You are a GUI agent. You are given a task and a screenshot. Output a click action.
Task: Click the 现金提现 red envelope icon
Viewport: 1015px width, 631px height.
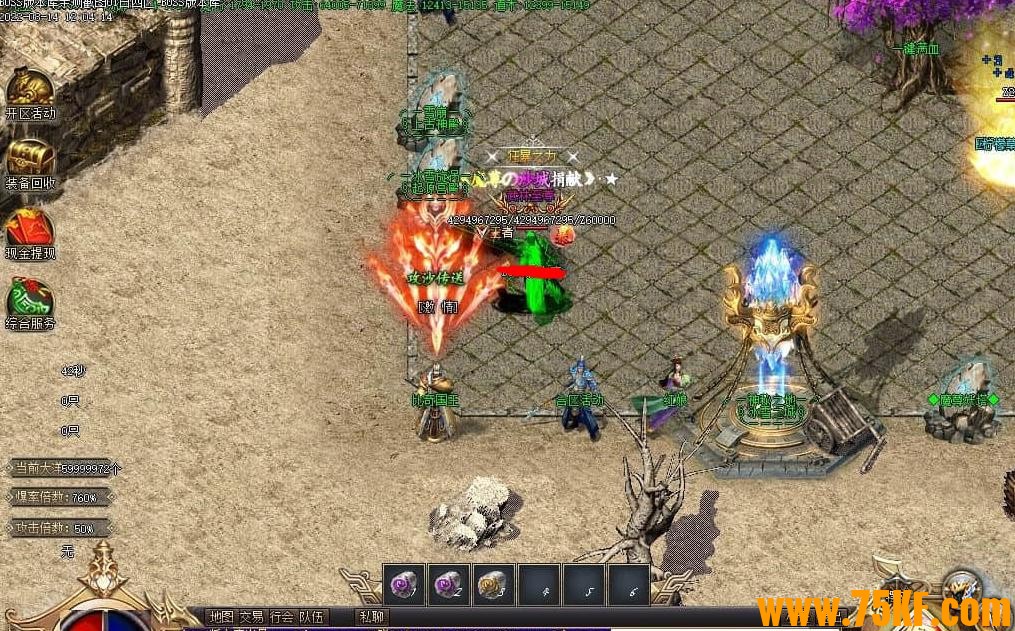click(30, 230)
